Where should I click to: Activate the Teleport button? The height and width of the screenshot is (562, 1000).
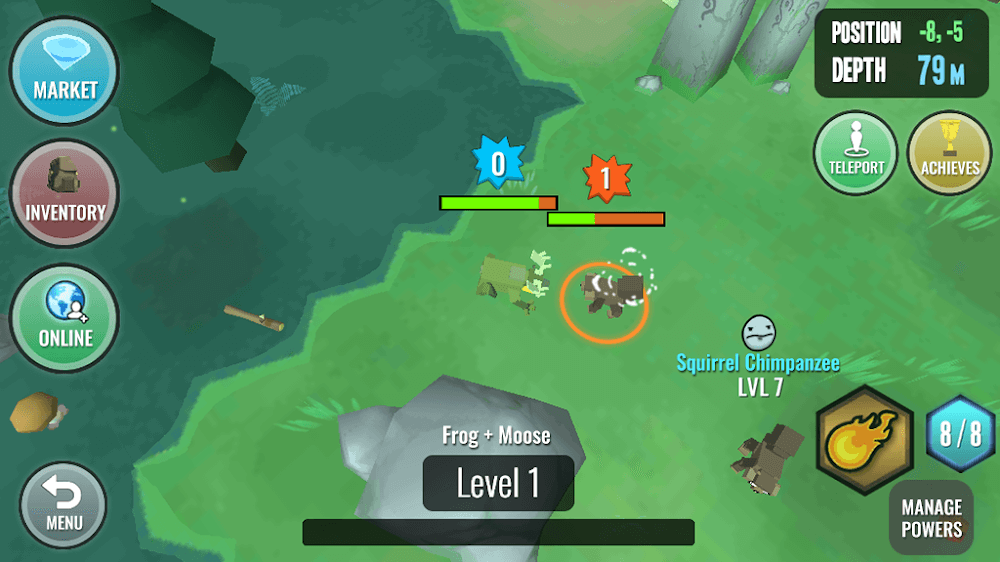click(856, 152)
